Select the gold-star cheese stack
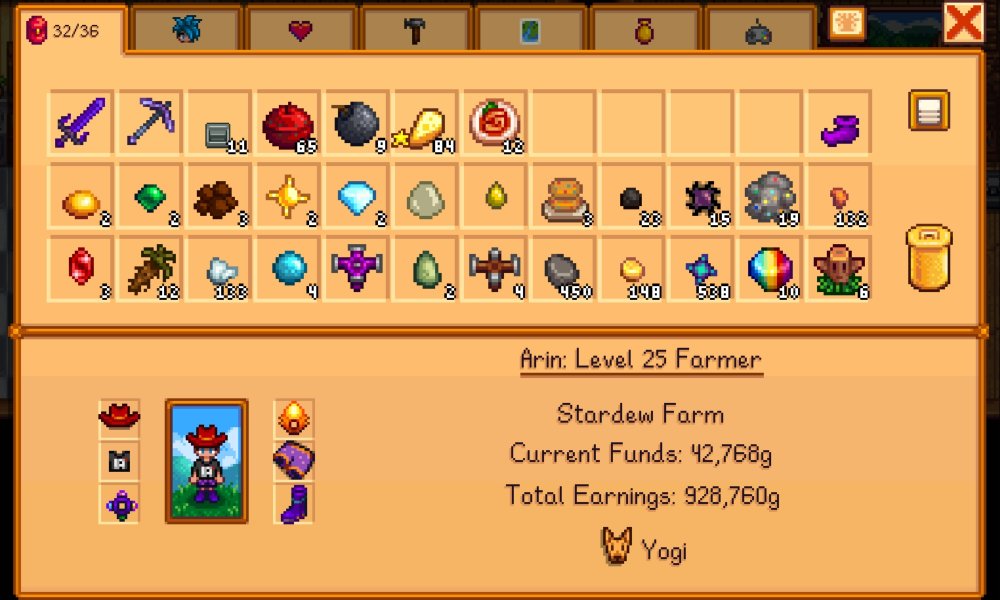Image resolution: width=1000 pixels, height=600 pixels. tap(425, 123)
